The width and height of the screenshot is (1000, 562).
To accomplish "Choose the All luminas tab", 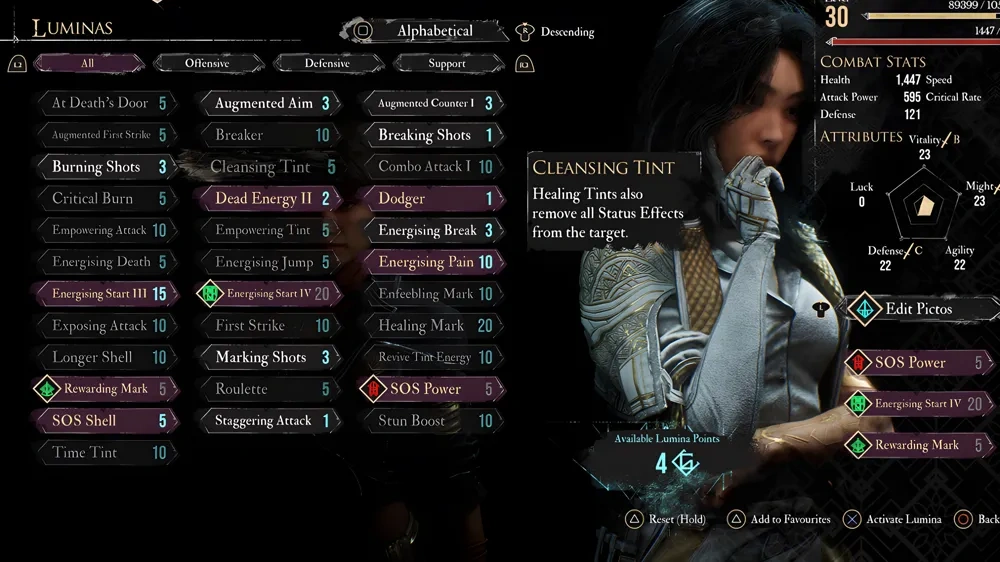I will click(88, 63).
